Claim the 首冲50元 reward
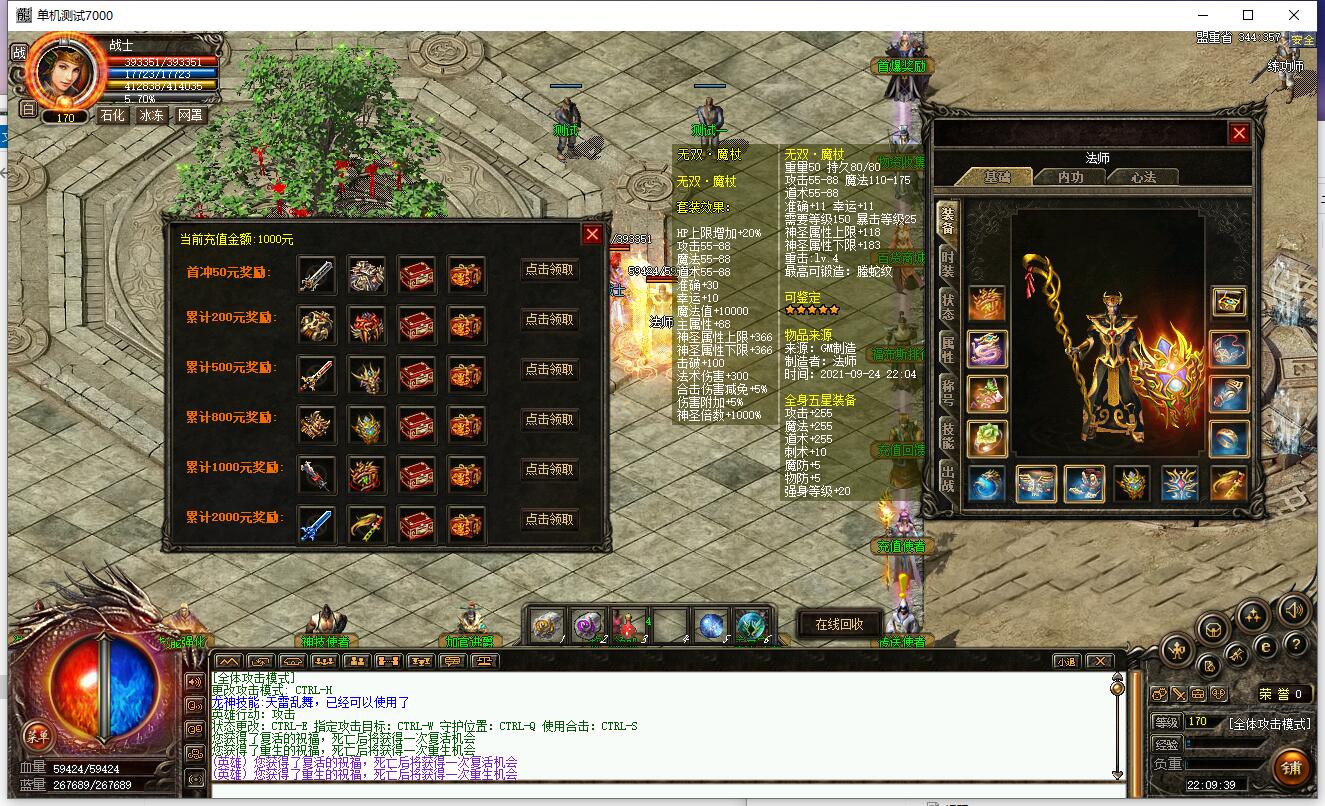1325x806 pixels. click(x=549, y=270)
